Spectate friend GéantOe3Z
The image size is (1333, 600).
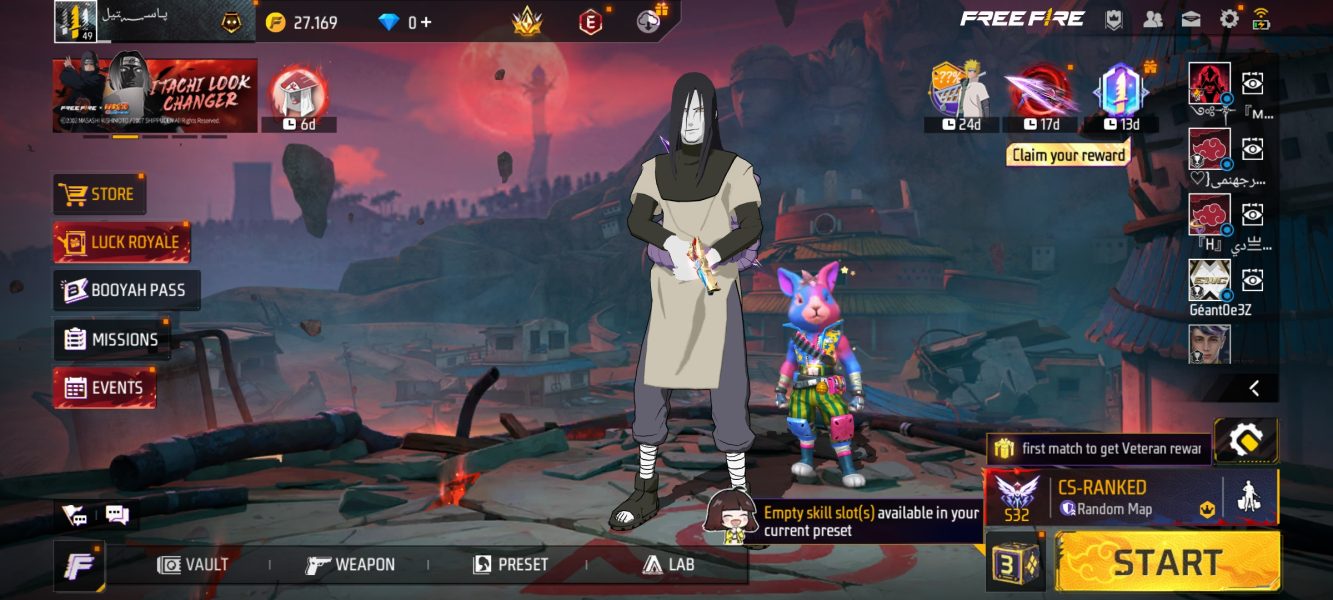point(1252,280)
